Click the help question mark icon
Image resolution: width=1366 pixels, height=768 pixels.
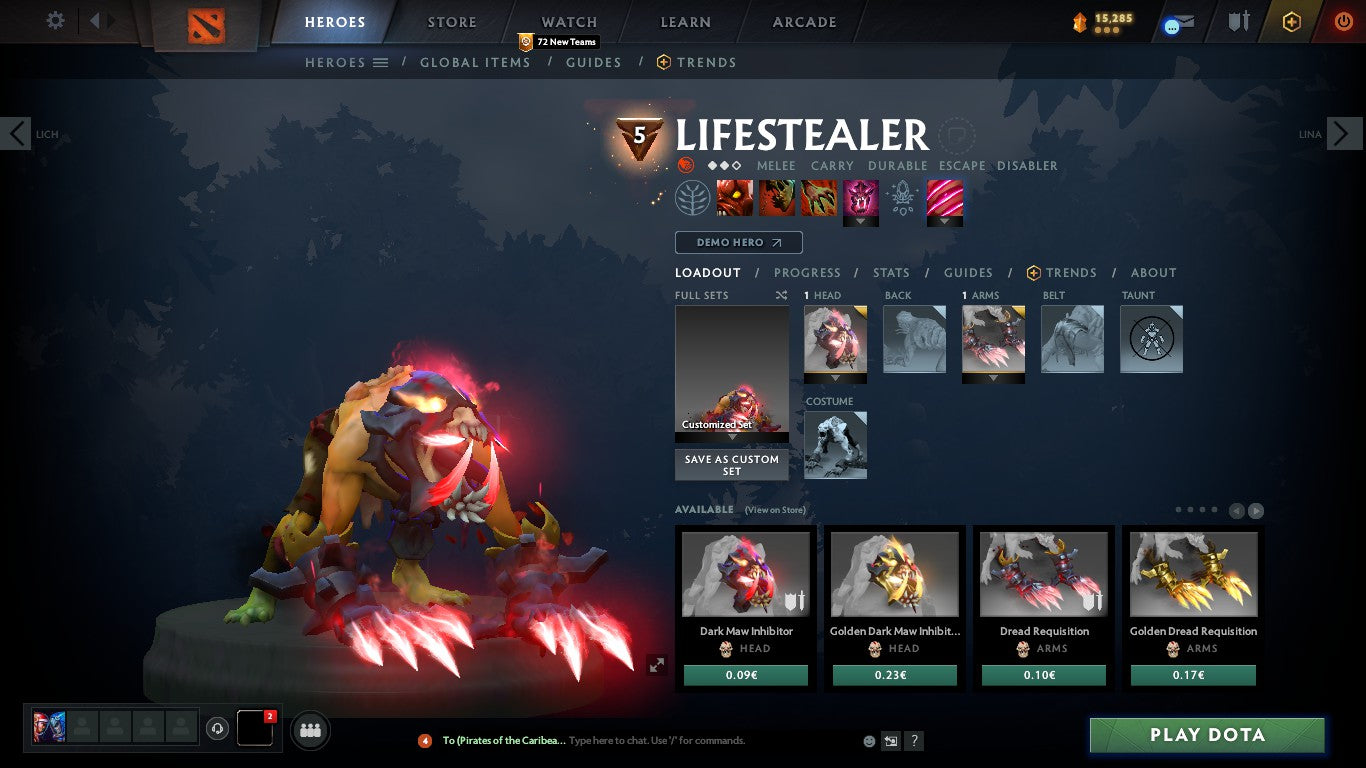[913, 740]
